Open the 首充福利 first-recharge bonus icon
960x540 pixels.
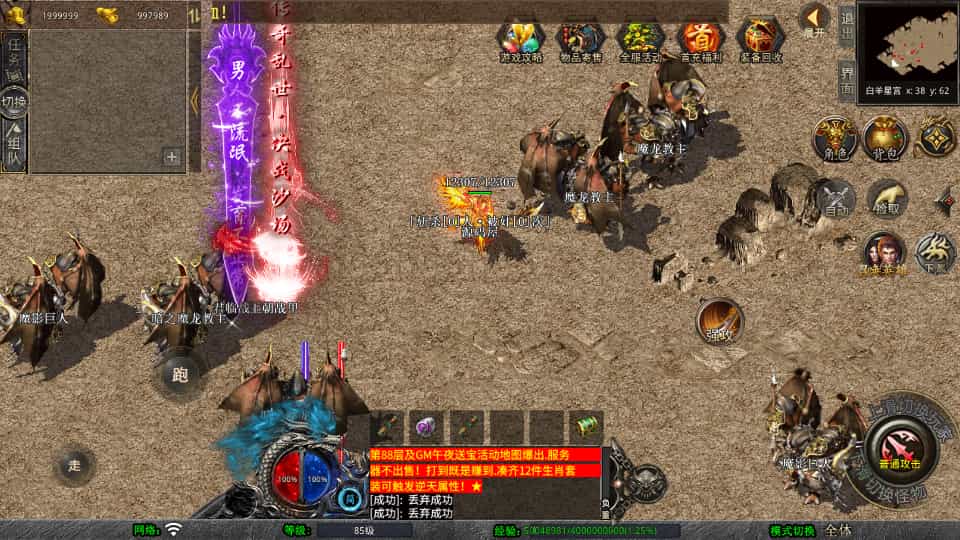[701, 40]
